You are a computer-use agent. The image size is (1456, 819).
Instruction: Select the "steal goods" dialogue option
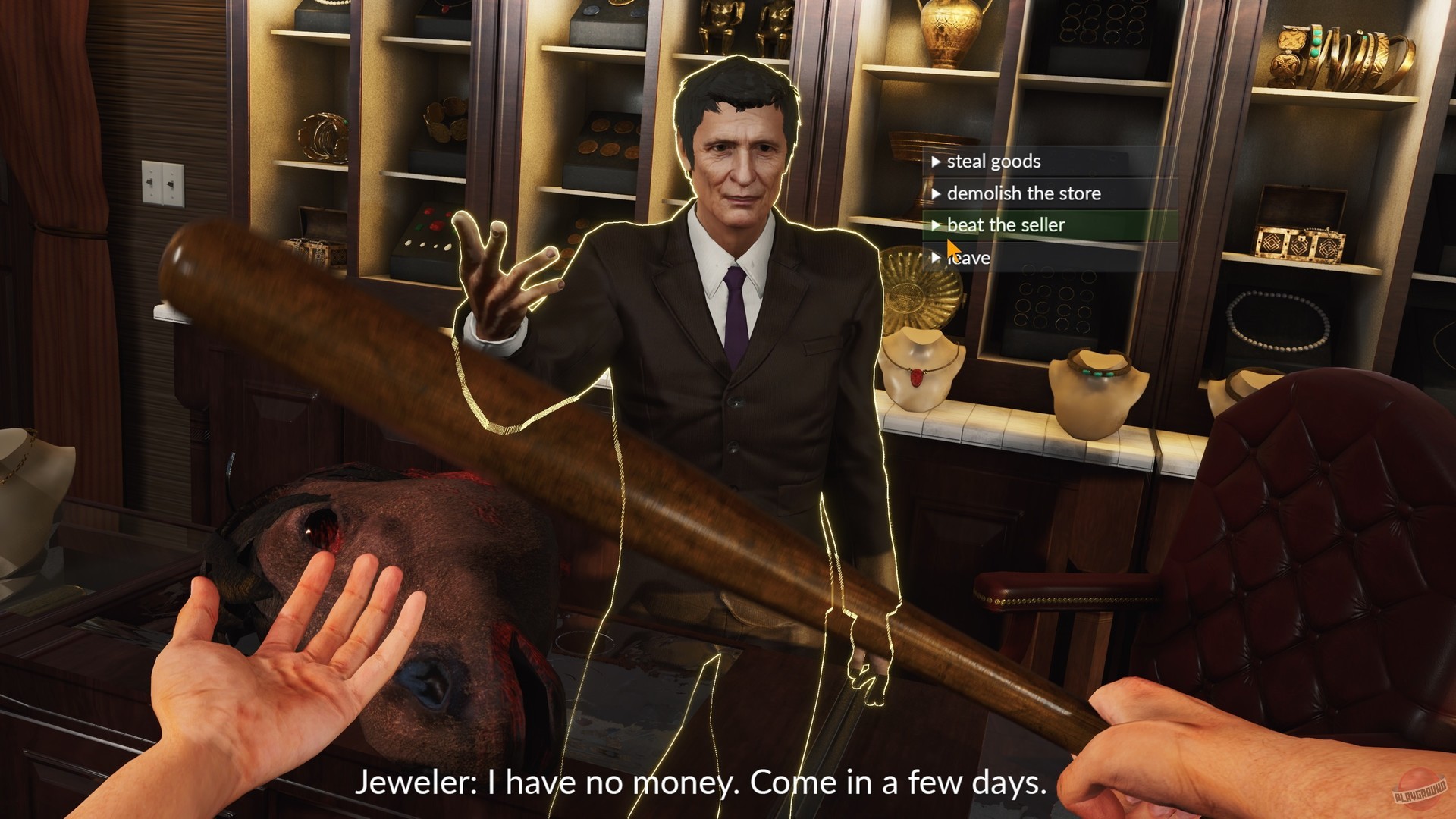click(993, 161)
